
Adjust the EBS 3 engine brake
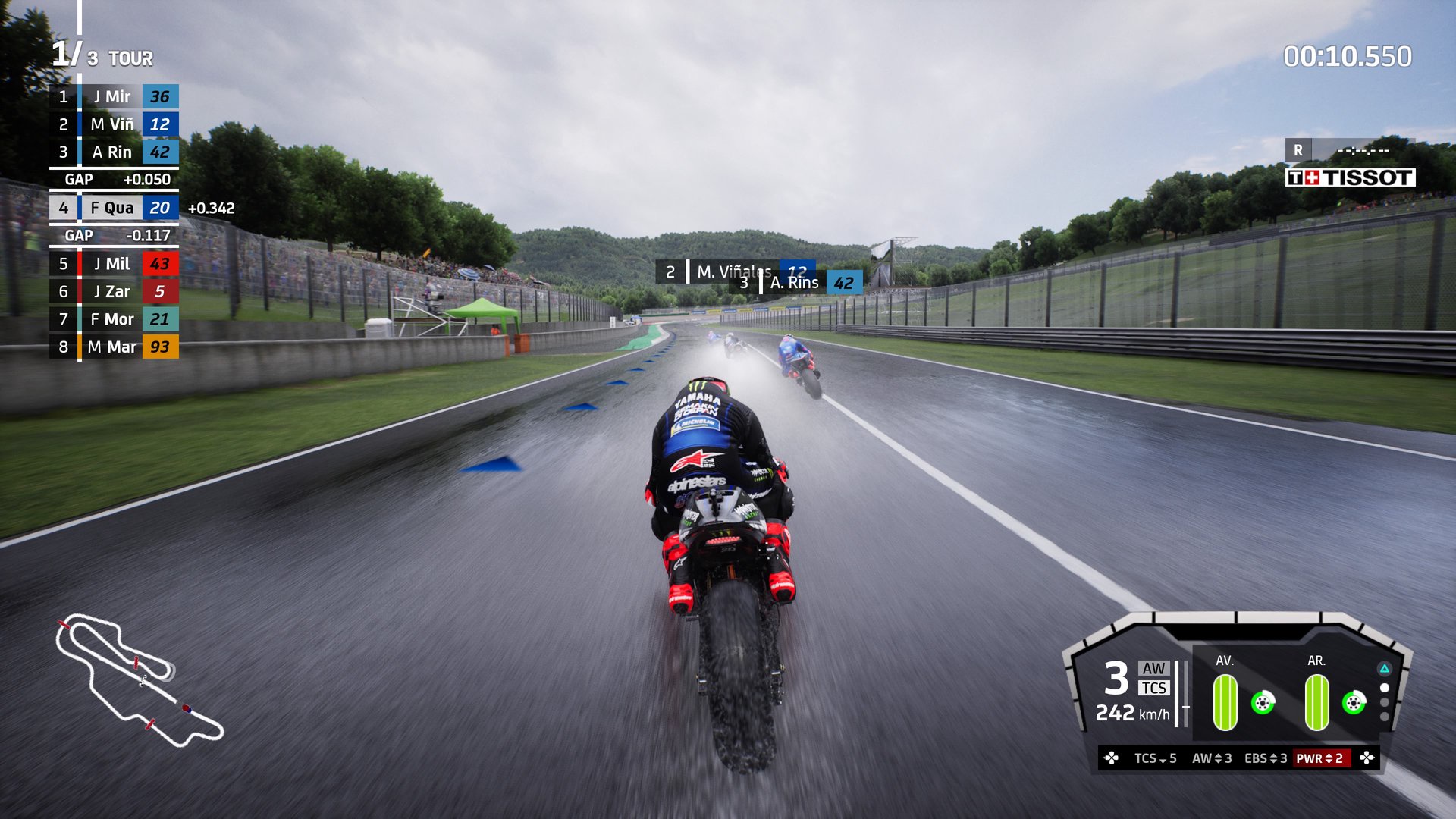pyautogui.click(x=1266, y=758)
